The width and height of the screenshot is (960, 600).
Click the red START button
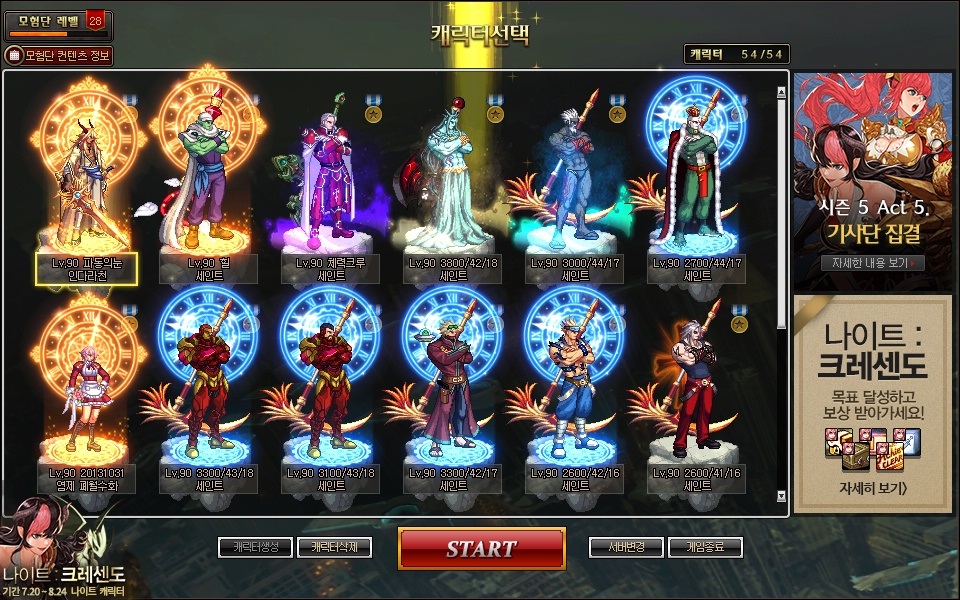tap(481, 548)
